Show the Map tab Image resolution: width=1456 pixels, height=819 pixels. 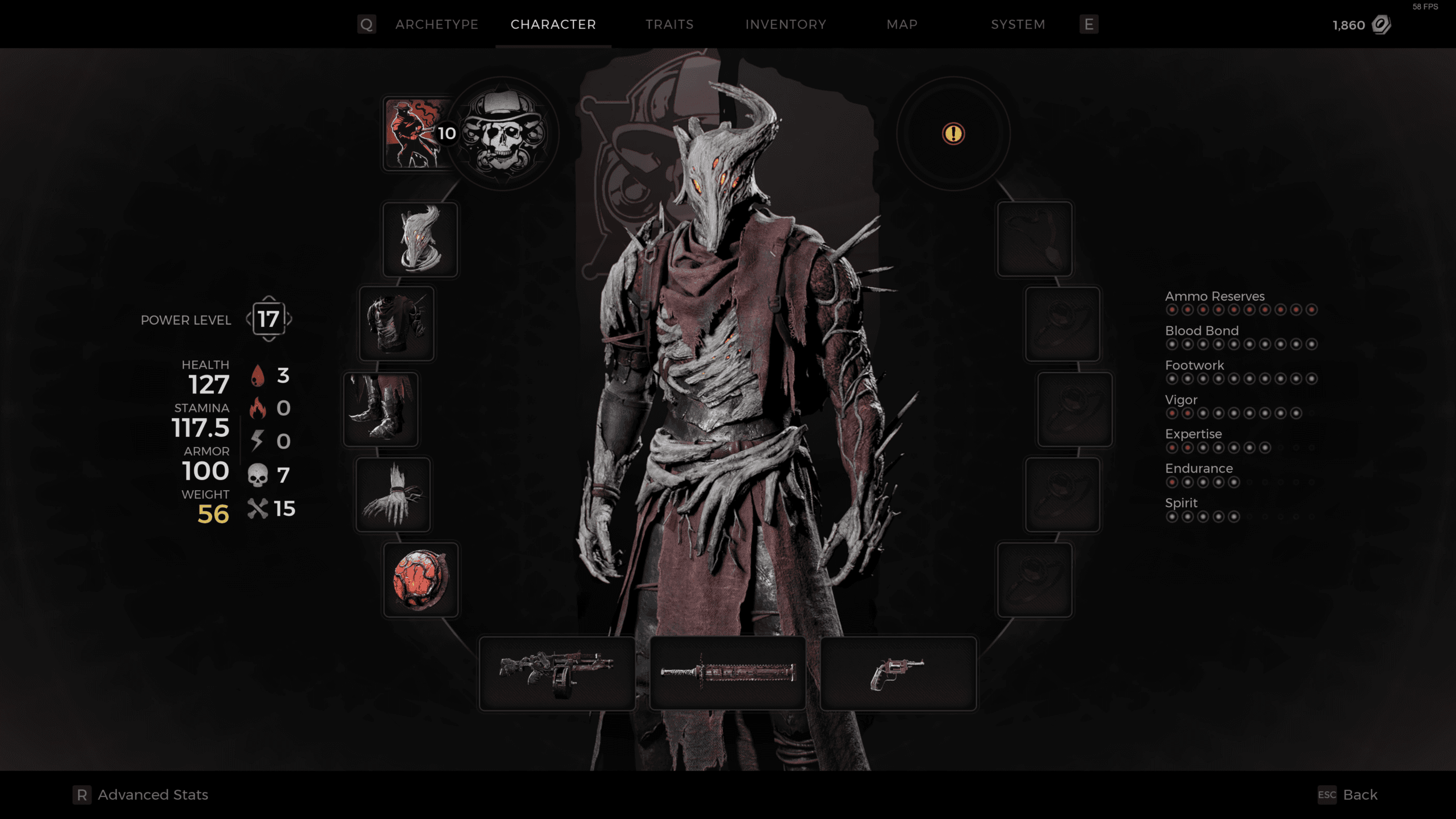[x=901, y=24]
